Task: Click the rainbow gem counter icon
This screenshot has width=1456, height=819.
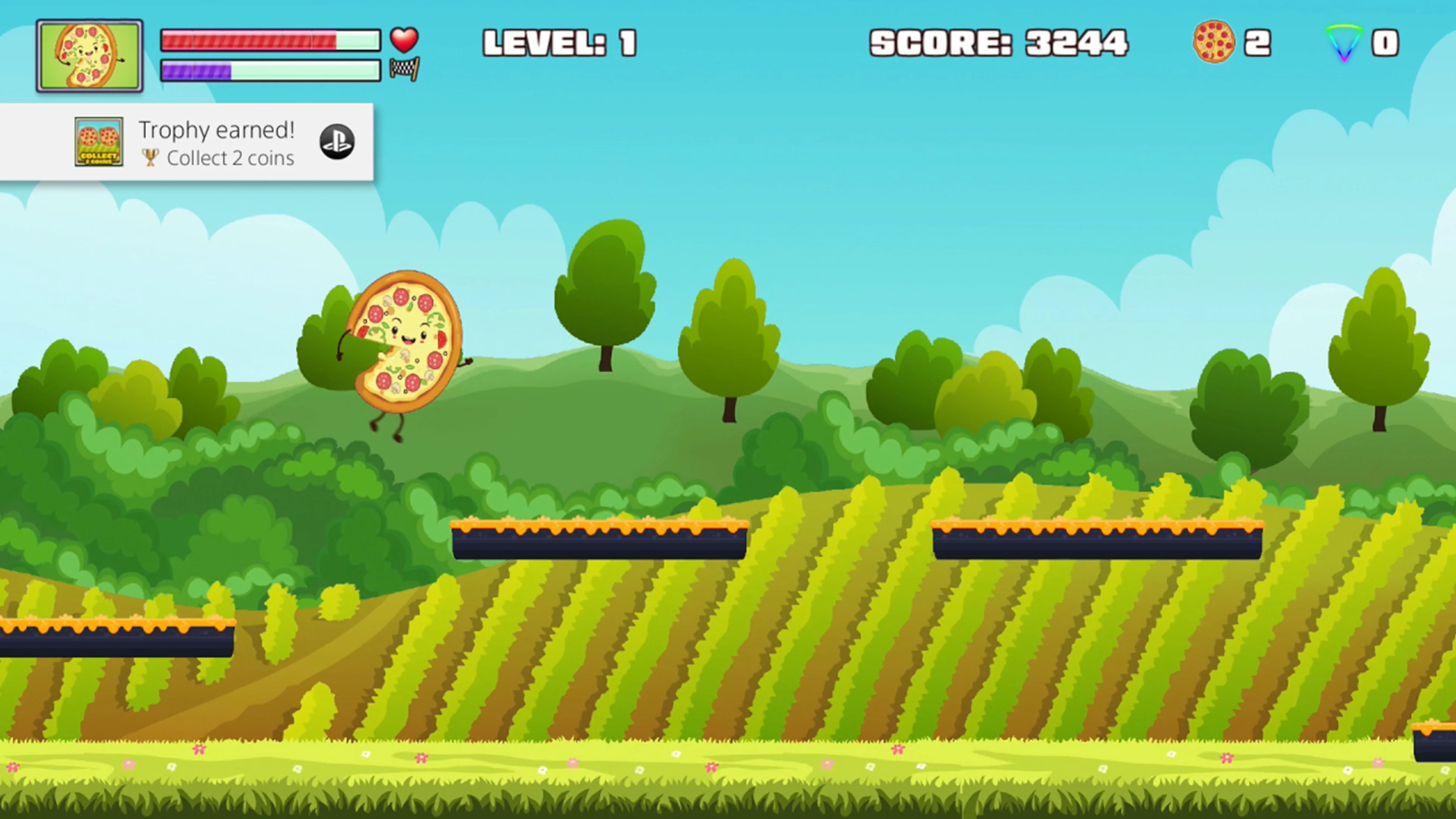Action: coord(1344,43)
